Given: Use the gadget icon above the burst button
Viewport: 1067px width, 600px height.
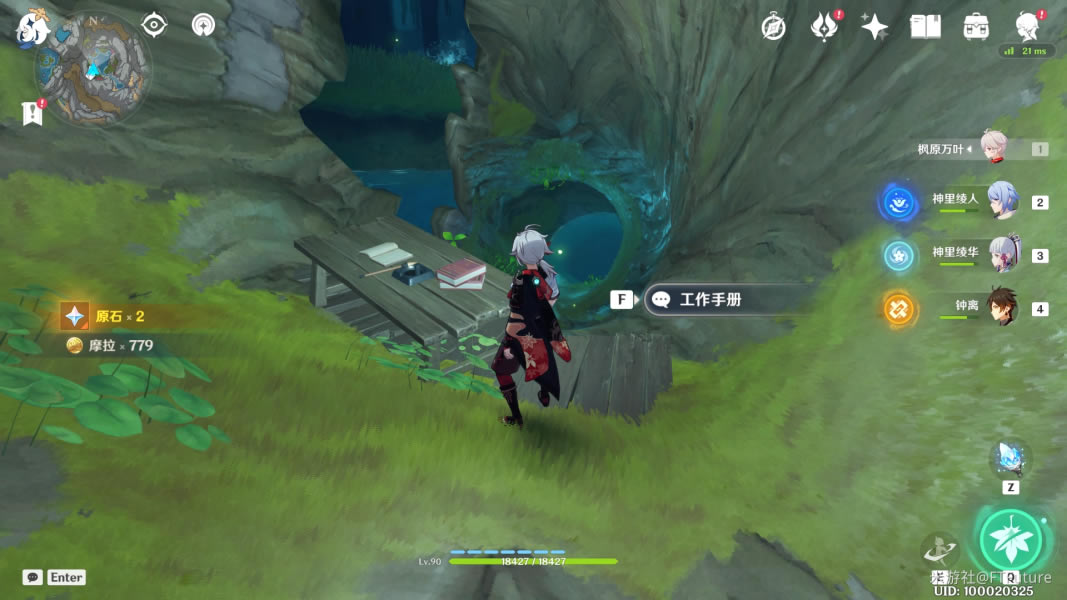Looking at the screenshot, I should click(1010, 459).
